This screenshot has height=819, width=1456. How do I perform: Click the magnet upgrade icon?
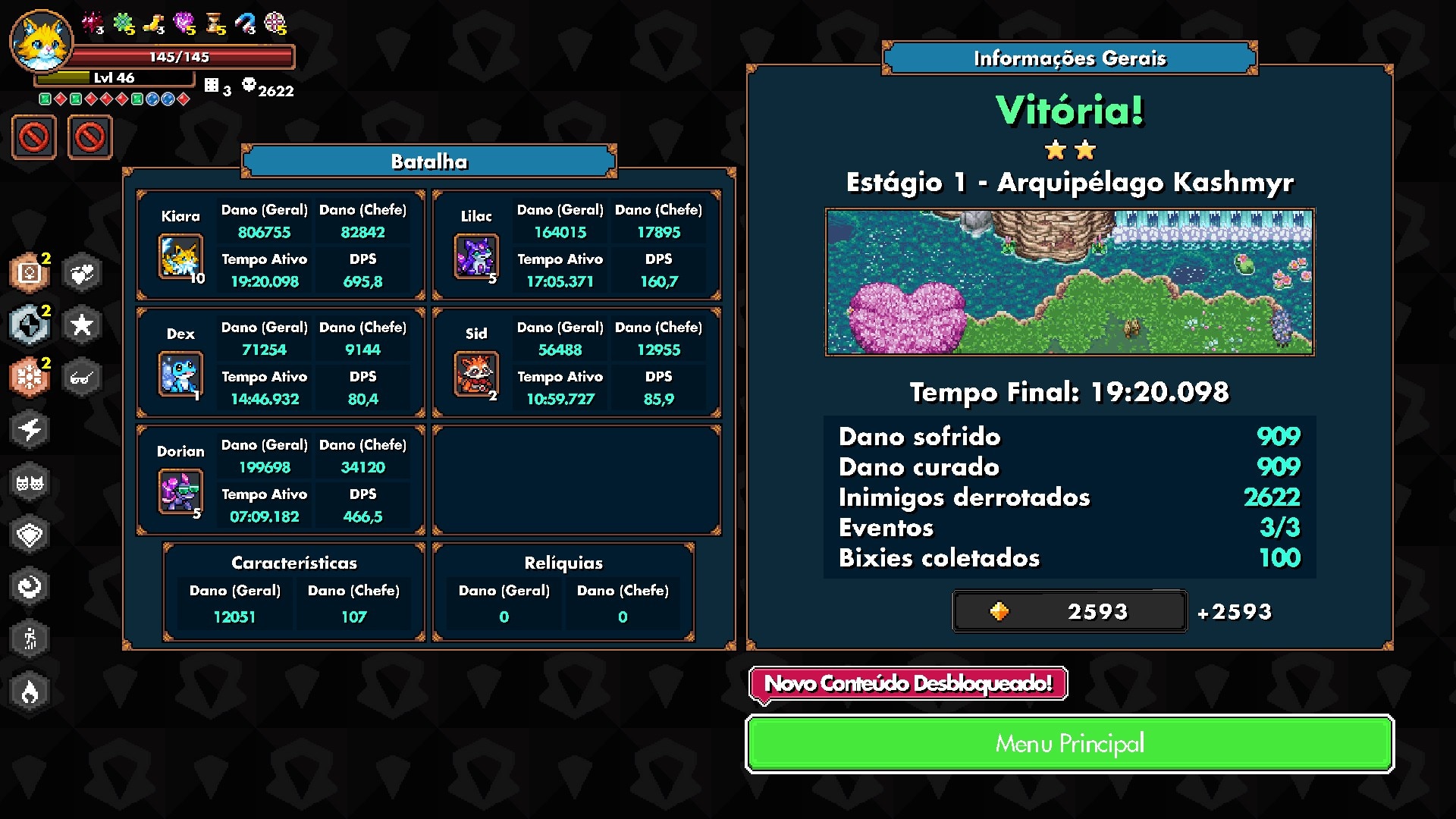point(245,24)
